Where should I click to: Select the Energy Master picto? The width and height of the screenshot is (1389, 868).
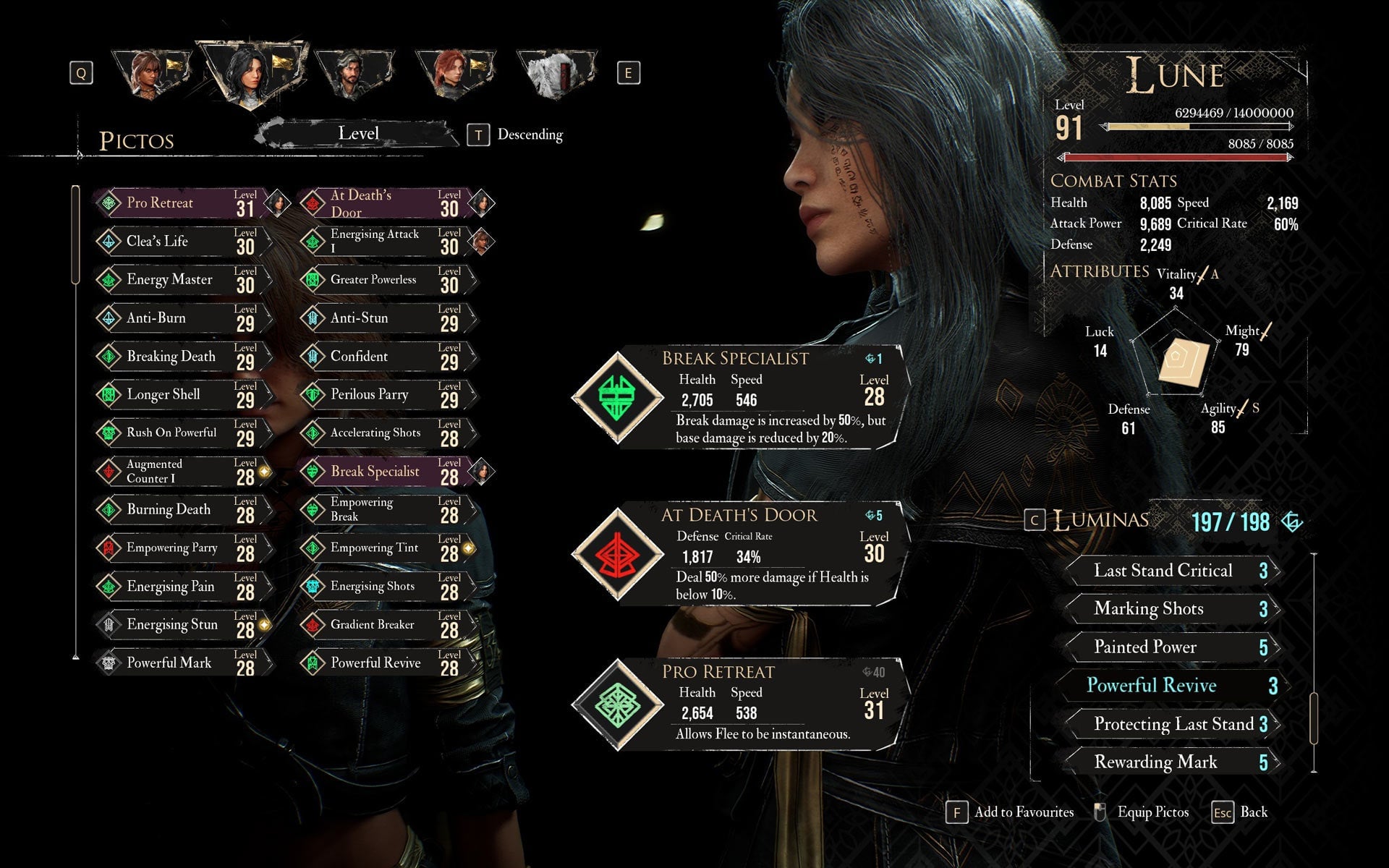(181, 280)
